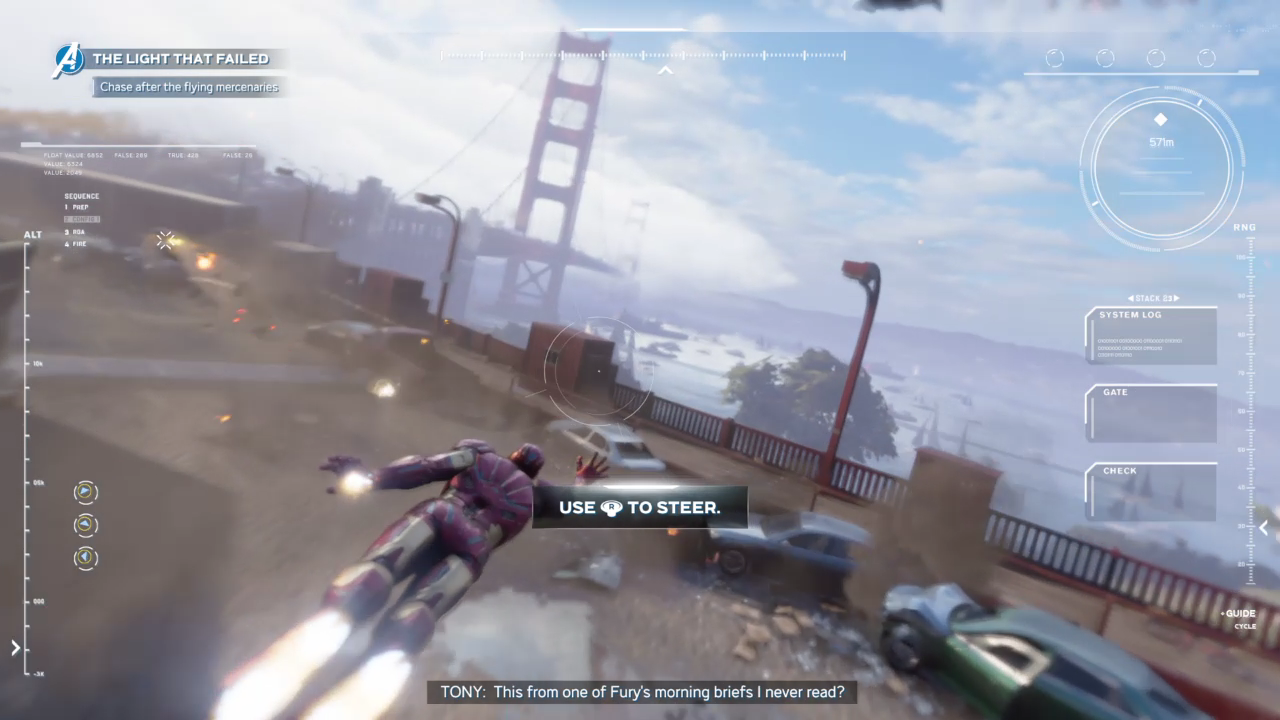The width and height of the screenshot is (1280, 720).
Task: Choose the Prep sequence step
Action: pyautogui.click(x=77, y=207)
